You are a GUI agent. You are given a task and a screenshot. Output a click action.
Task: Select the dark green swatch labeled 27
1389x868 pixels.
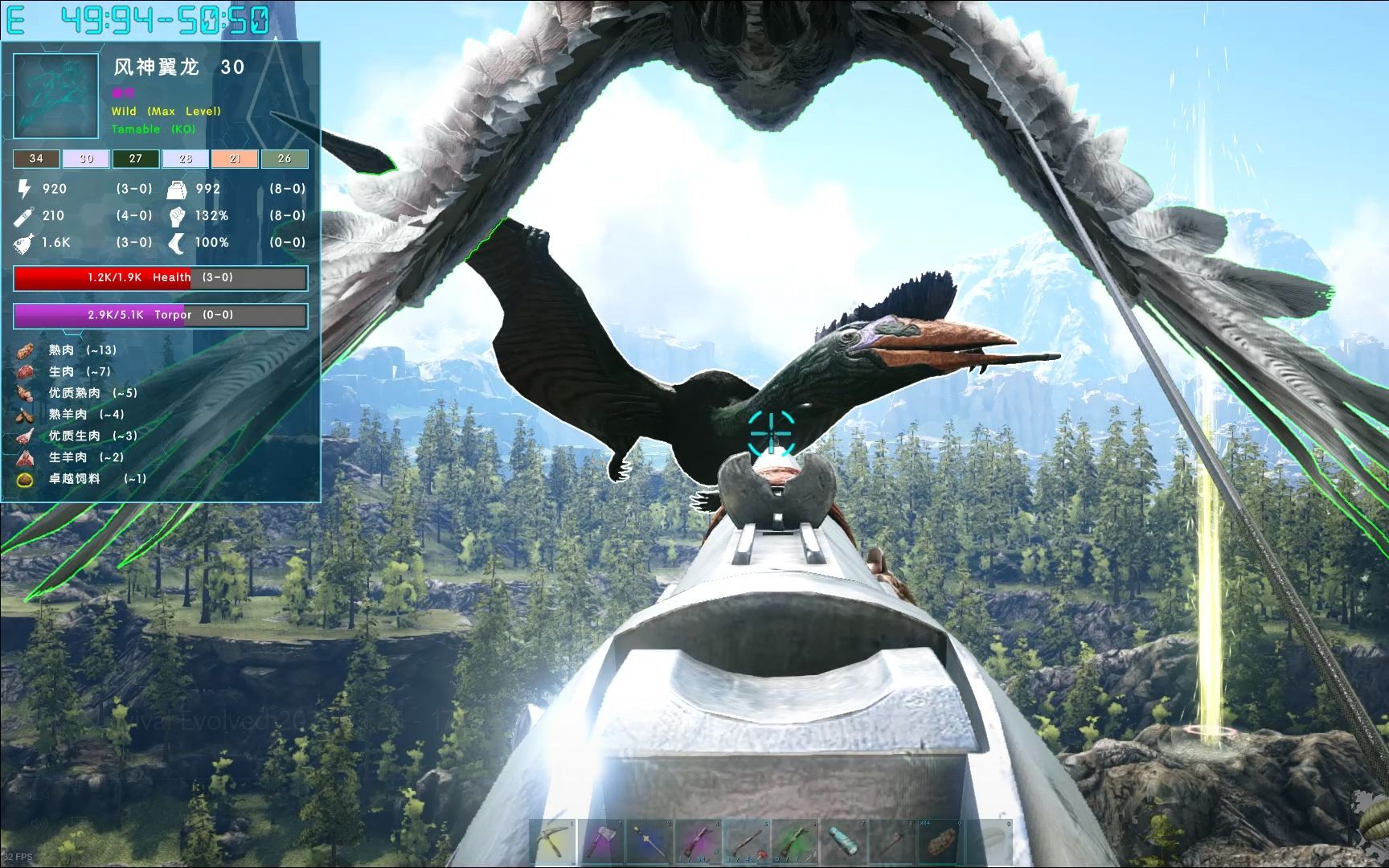click(136, 159)
